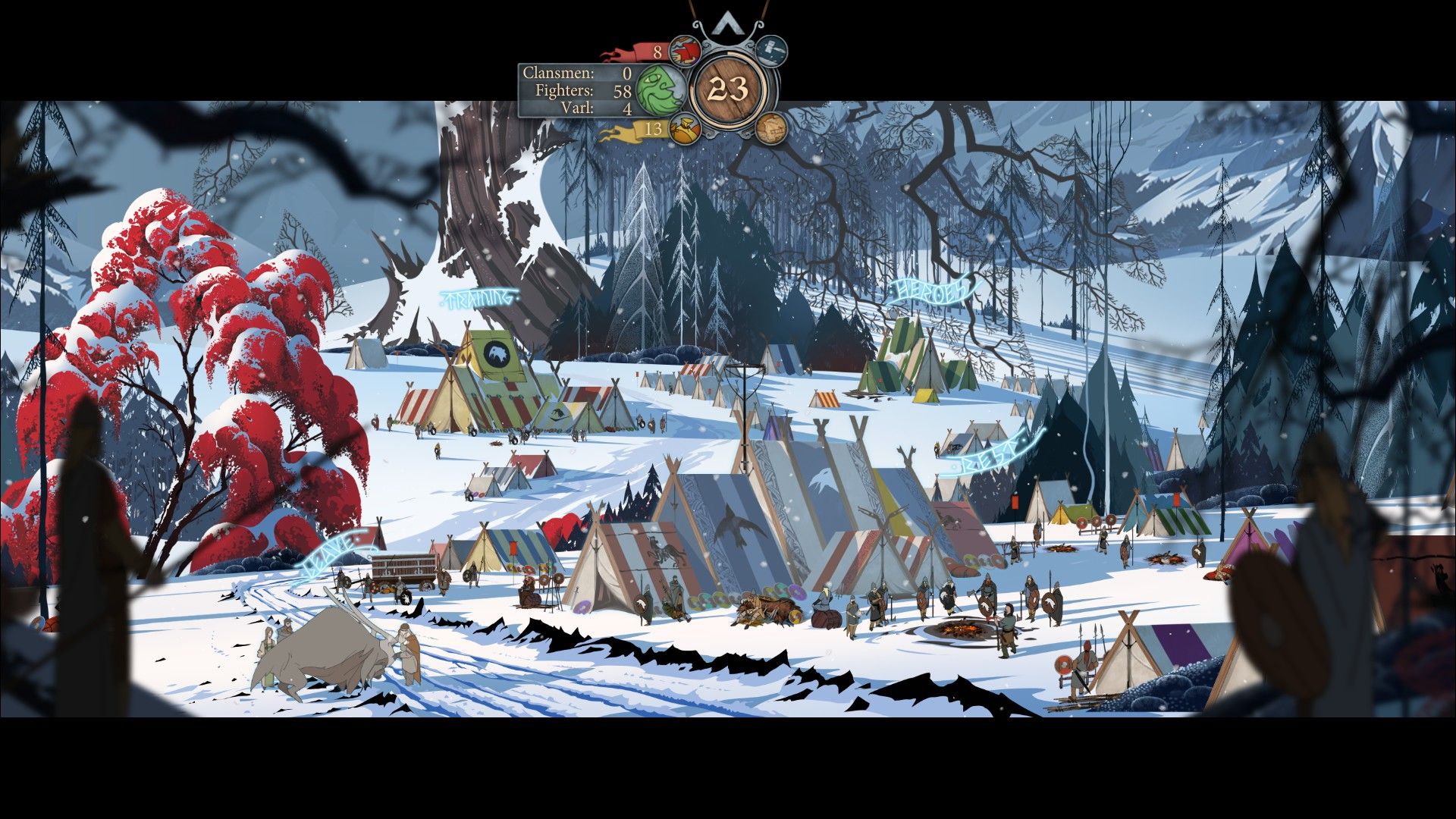
Task: Open the Heroes tent label
Action: (931, 290)
